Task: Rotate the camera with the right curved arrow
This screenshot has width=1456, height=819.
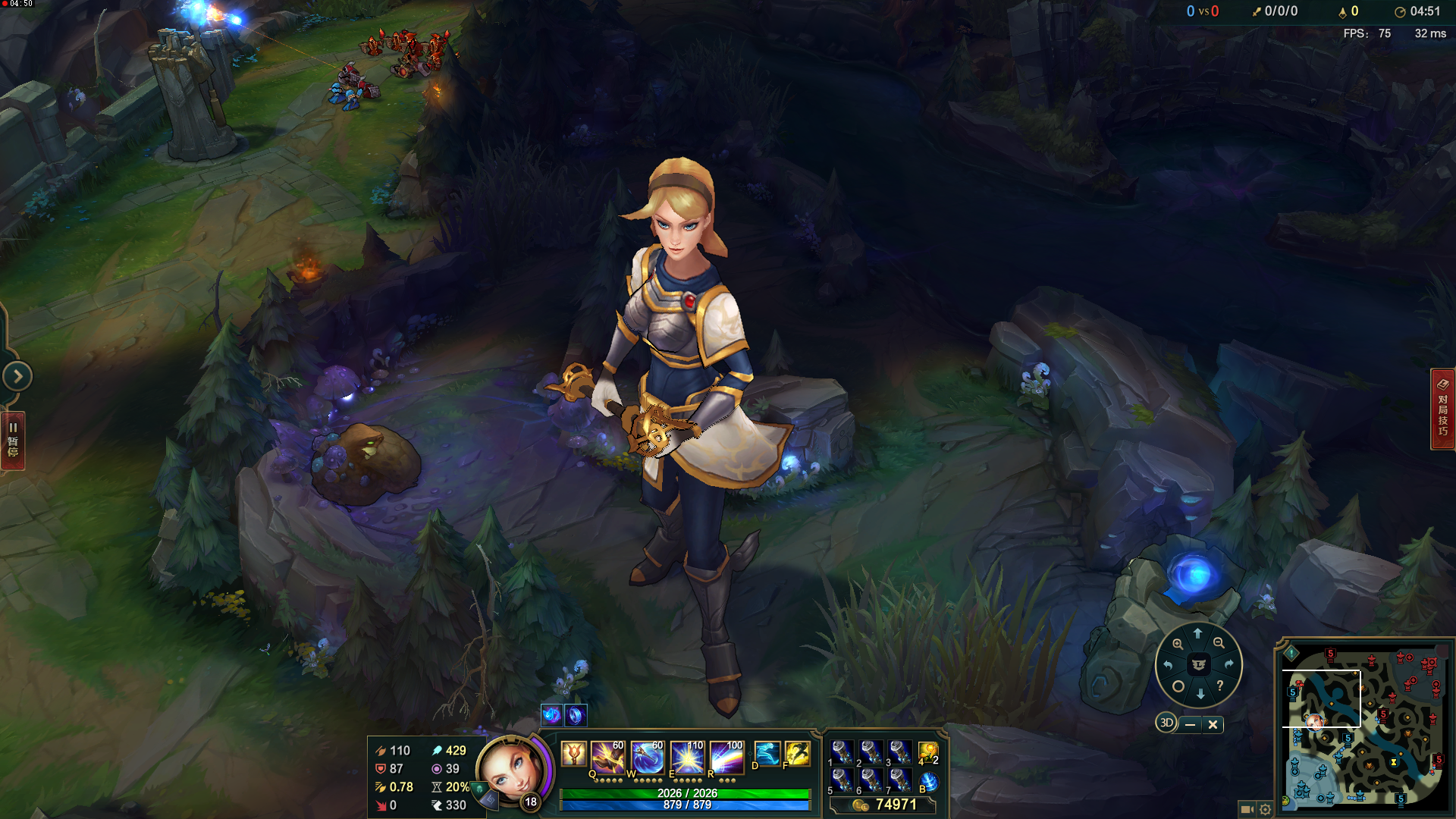Action: 1228,664
